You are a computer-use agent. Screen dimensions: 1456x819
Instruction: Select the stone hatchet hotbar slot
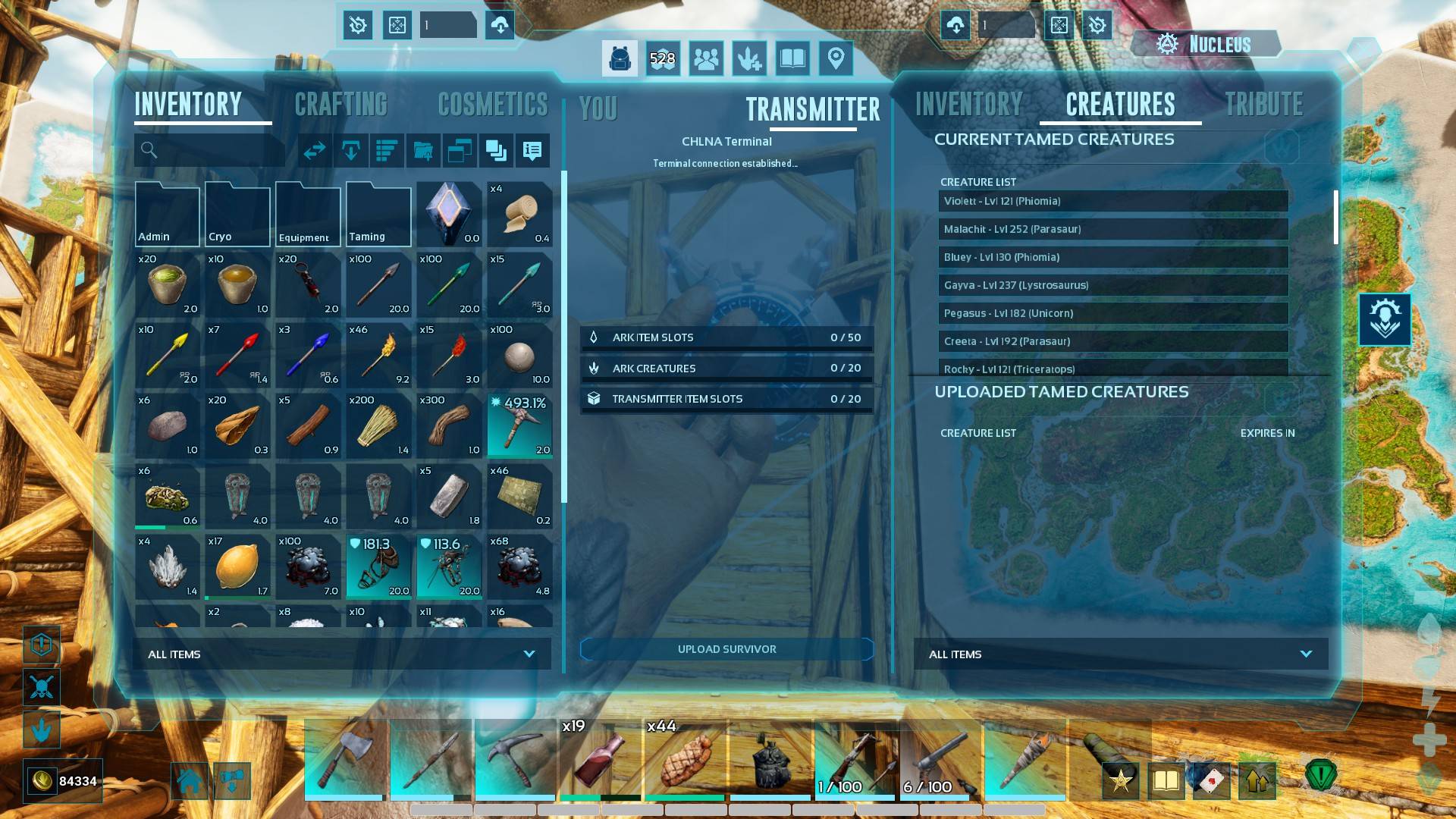[x=345, y=758]
